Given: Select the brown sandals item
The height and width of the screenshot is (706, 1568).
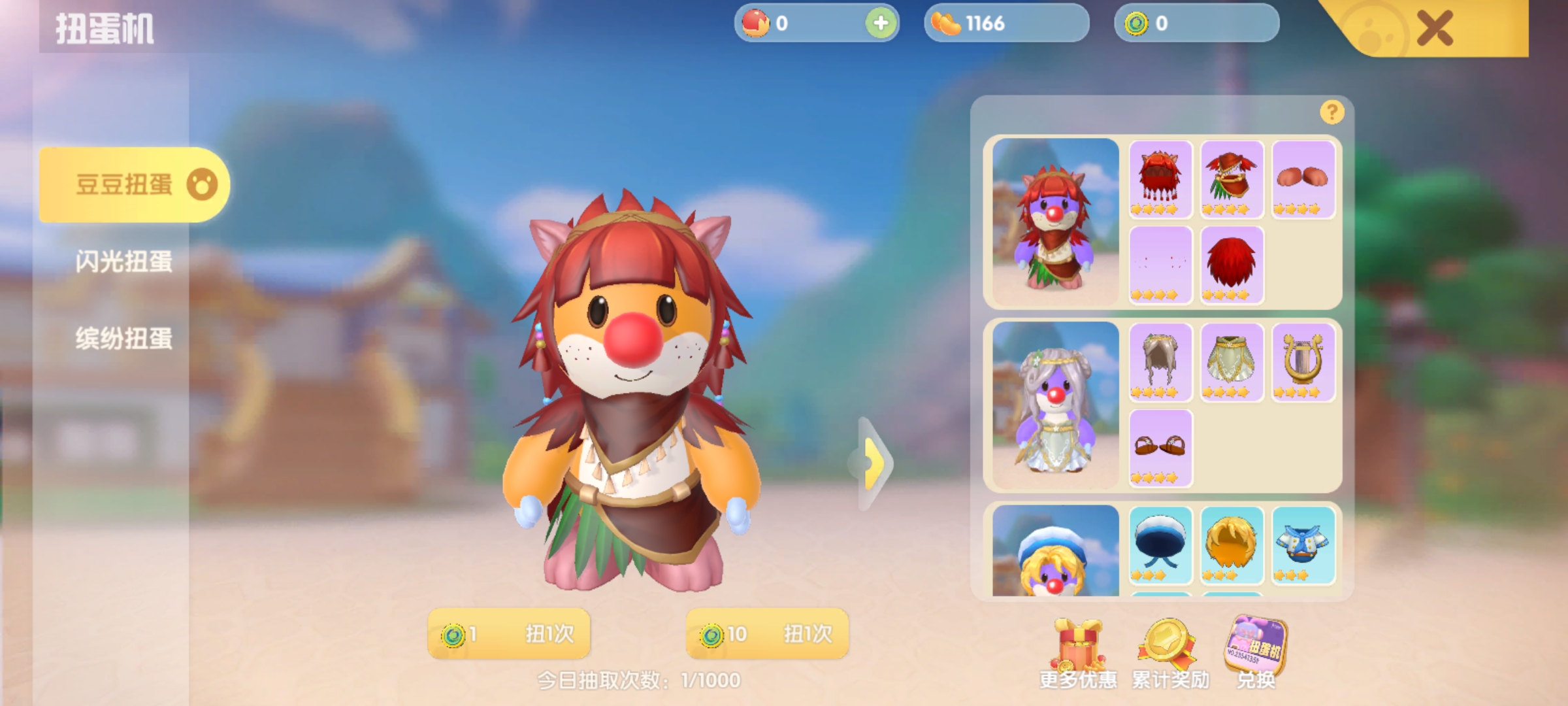Looking at the screenshot, I should (x=1160, y=447).
